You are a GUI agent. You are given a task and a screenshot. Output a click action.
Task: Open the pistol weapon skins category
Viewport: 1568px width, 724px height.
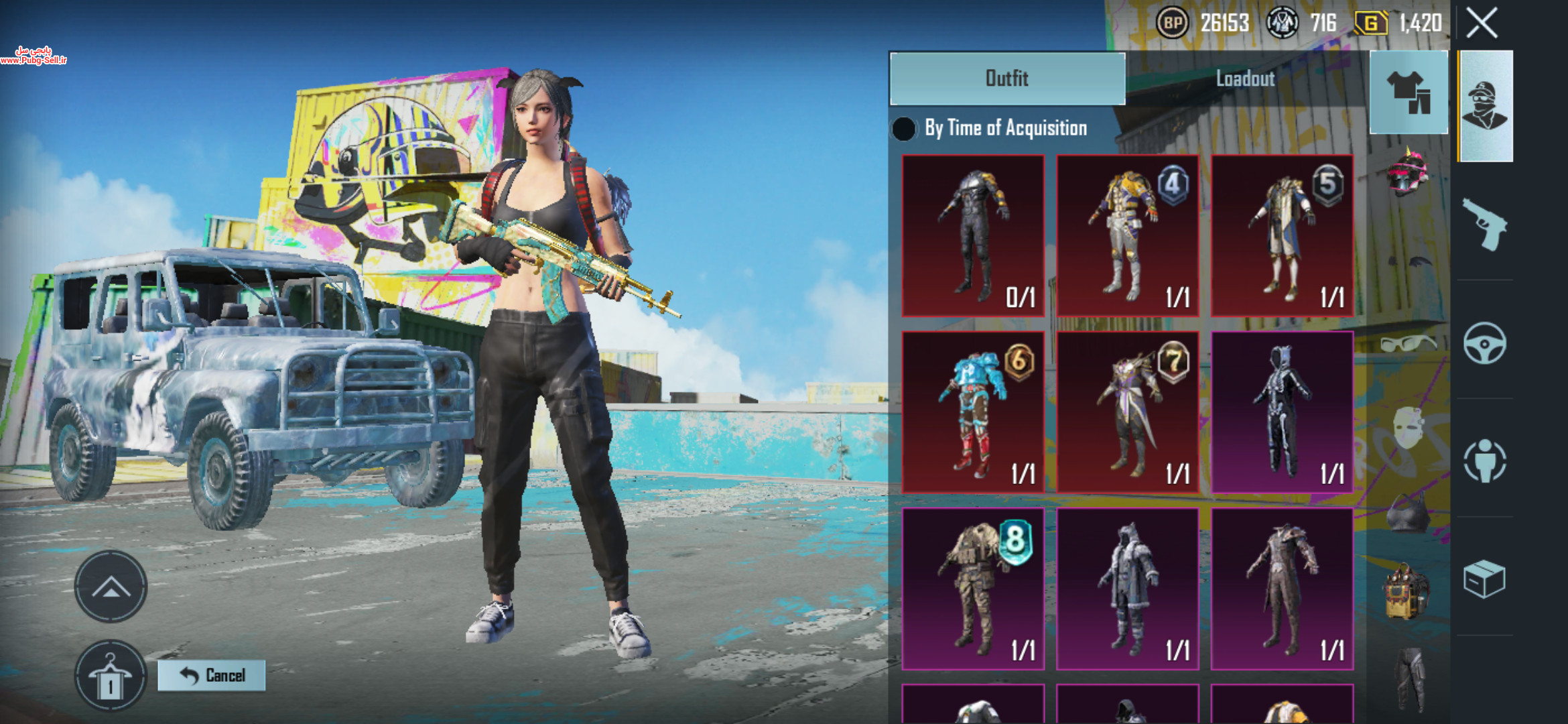point(1485,225)
